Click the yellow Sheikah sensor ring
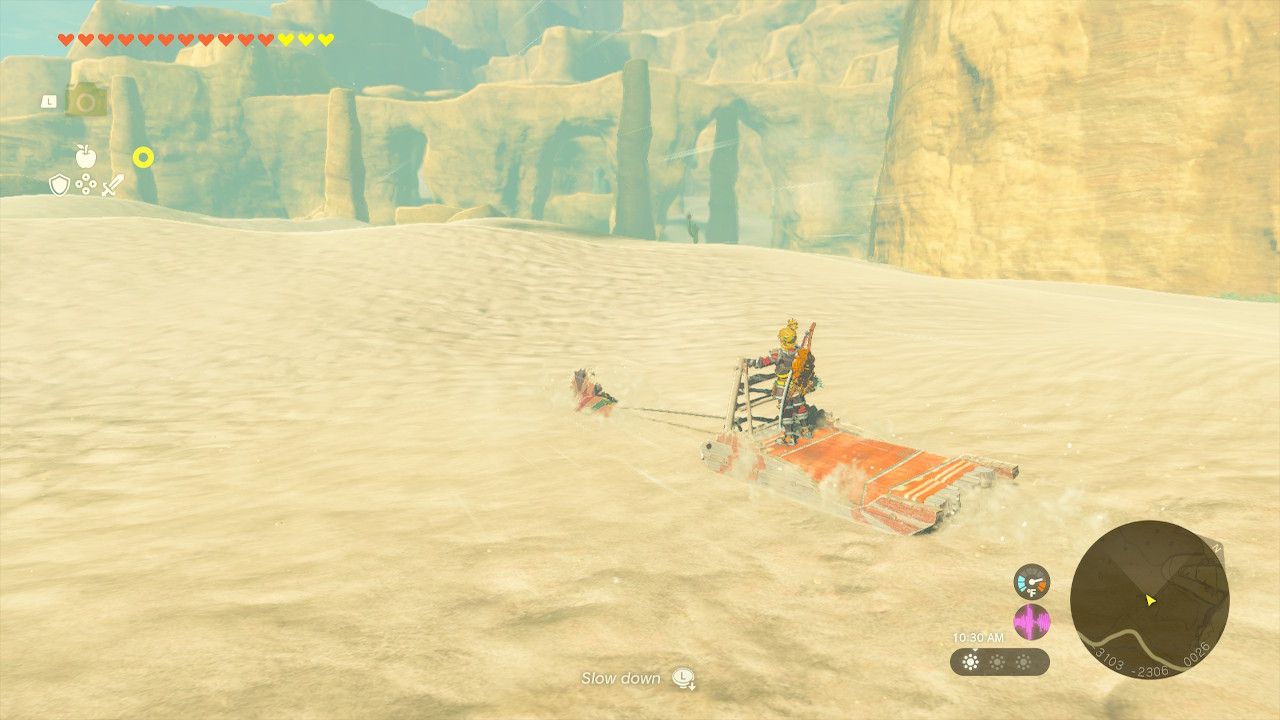Image resolution: width=1280 pixels, height=720 pixels. coord(143,157)
